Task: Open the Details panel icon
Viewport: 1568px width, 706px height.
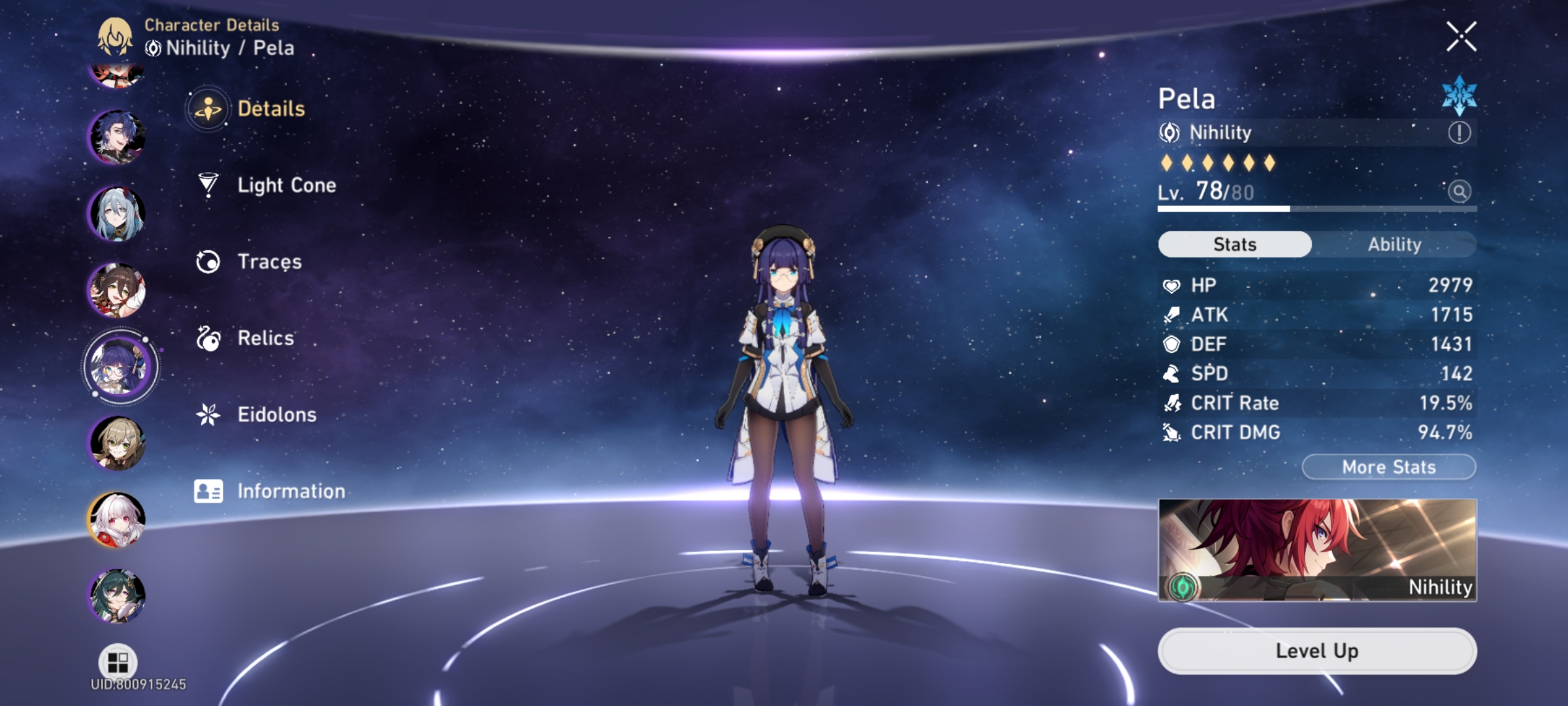Action: coord(208,109)
